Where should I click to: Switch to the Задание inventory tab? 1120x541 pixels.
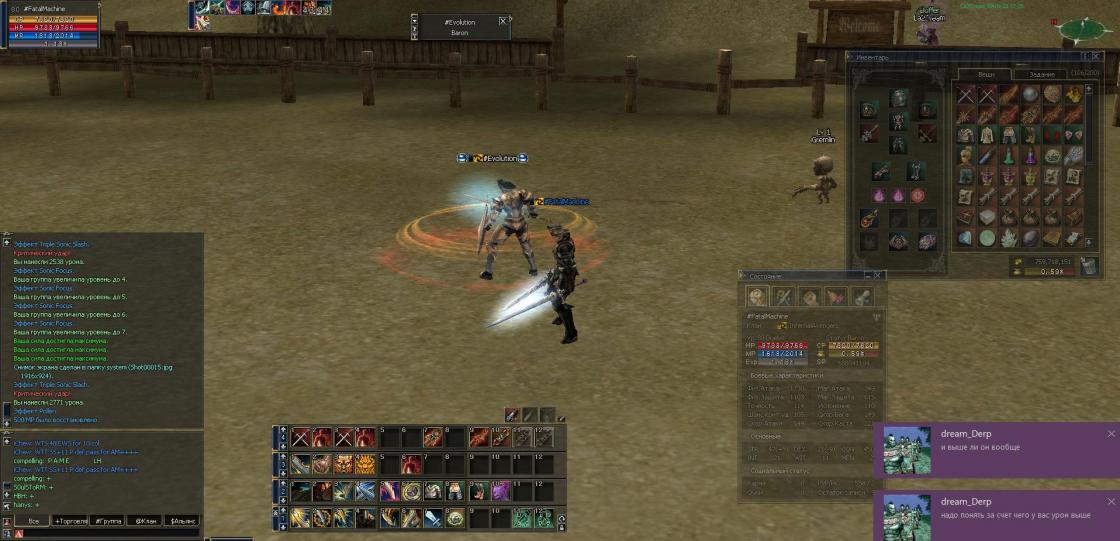click(1040, 74)
